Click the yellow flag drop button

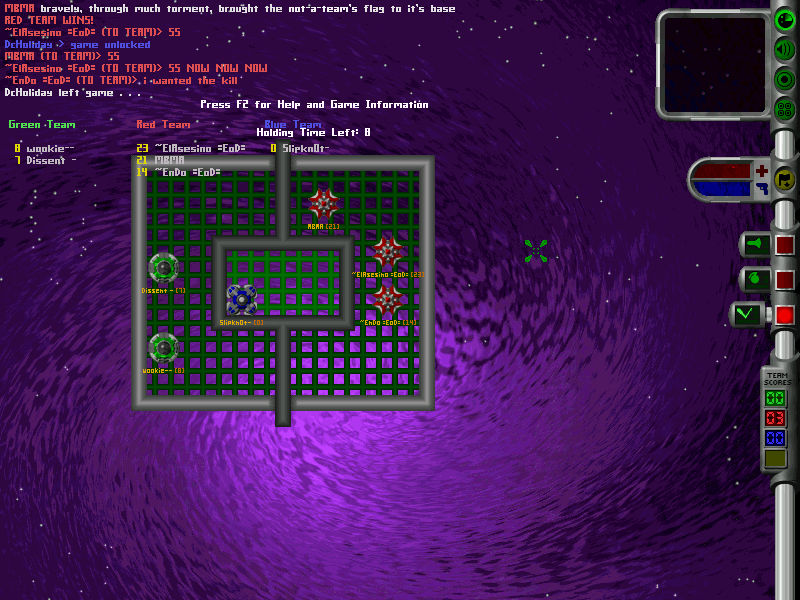(x=786, y=179)
